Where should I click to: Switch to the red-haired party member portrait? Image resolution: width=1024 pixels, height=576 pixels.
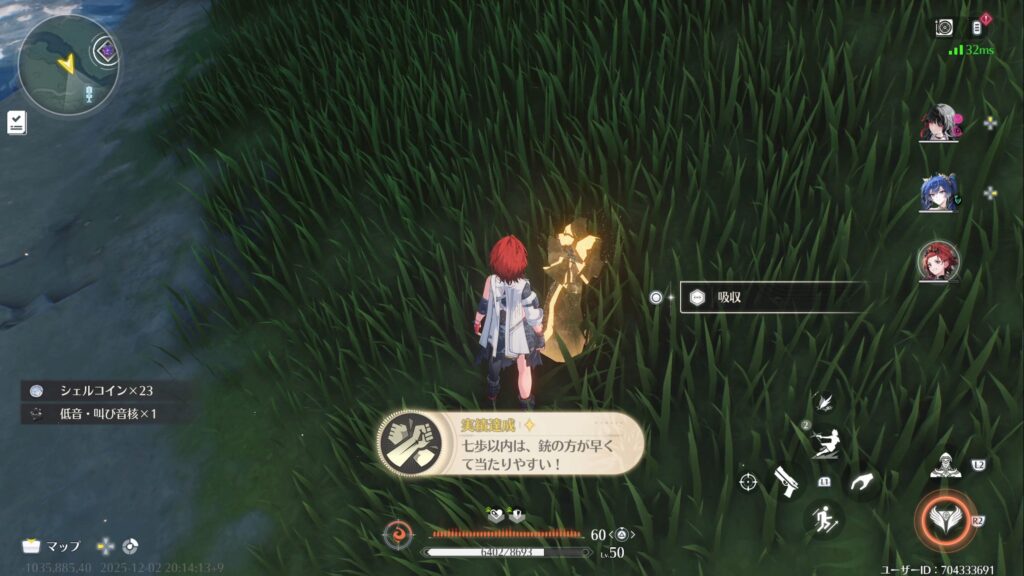pos(938,262)
